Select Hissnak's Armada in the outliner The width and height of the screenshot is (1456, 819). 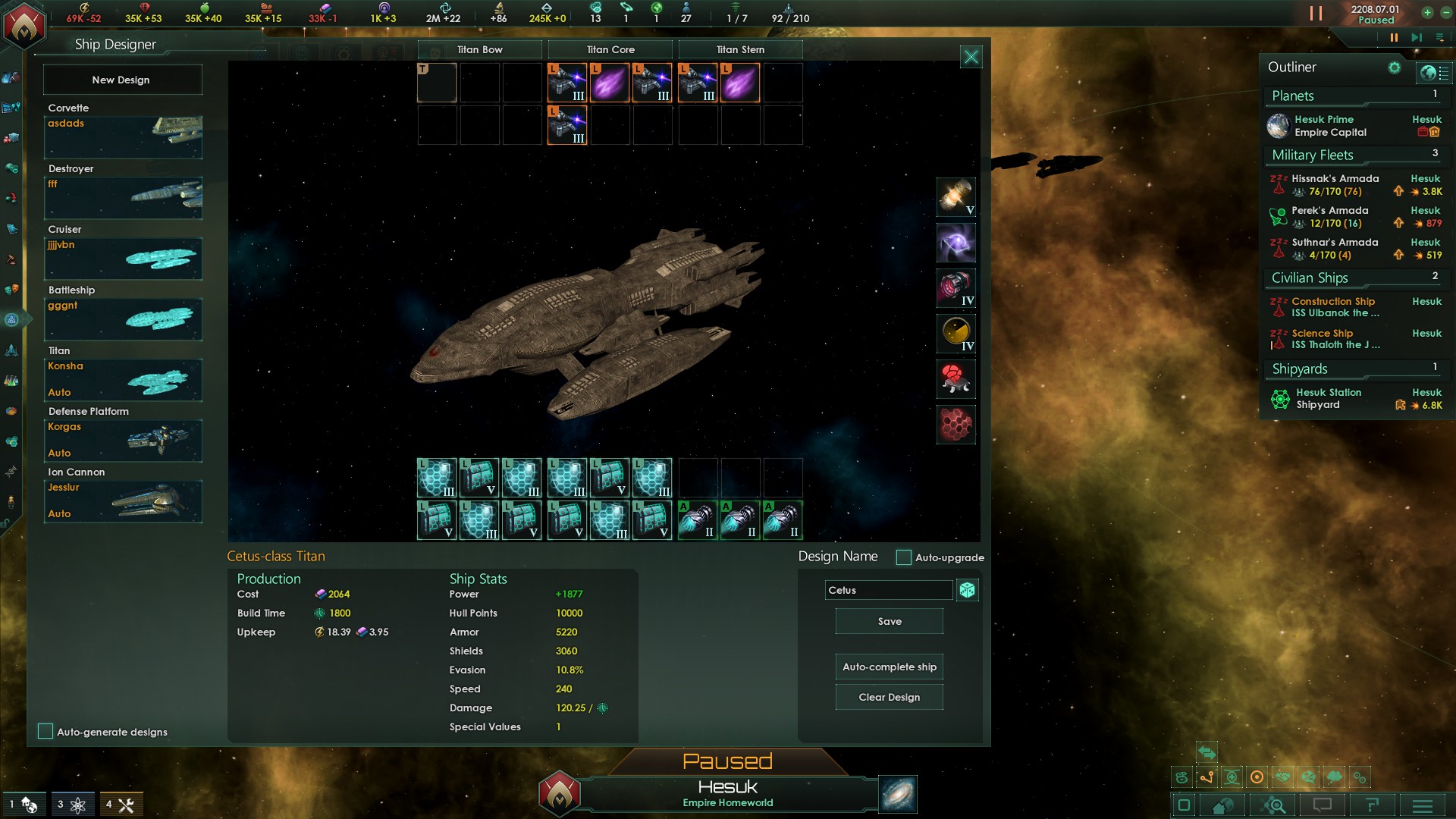click(x=1335, y=185)
